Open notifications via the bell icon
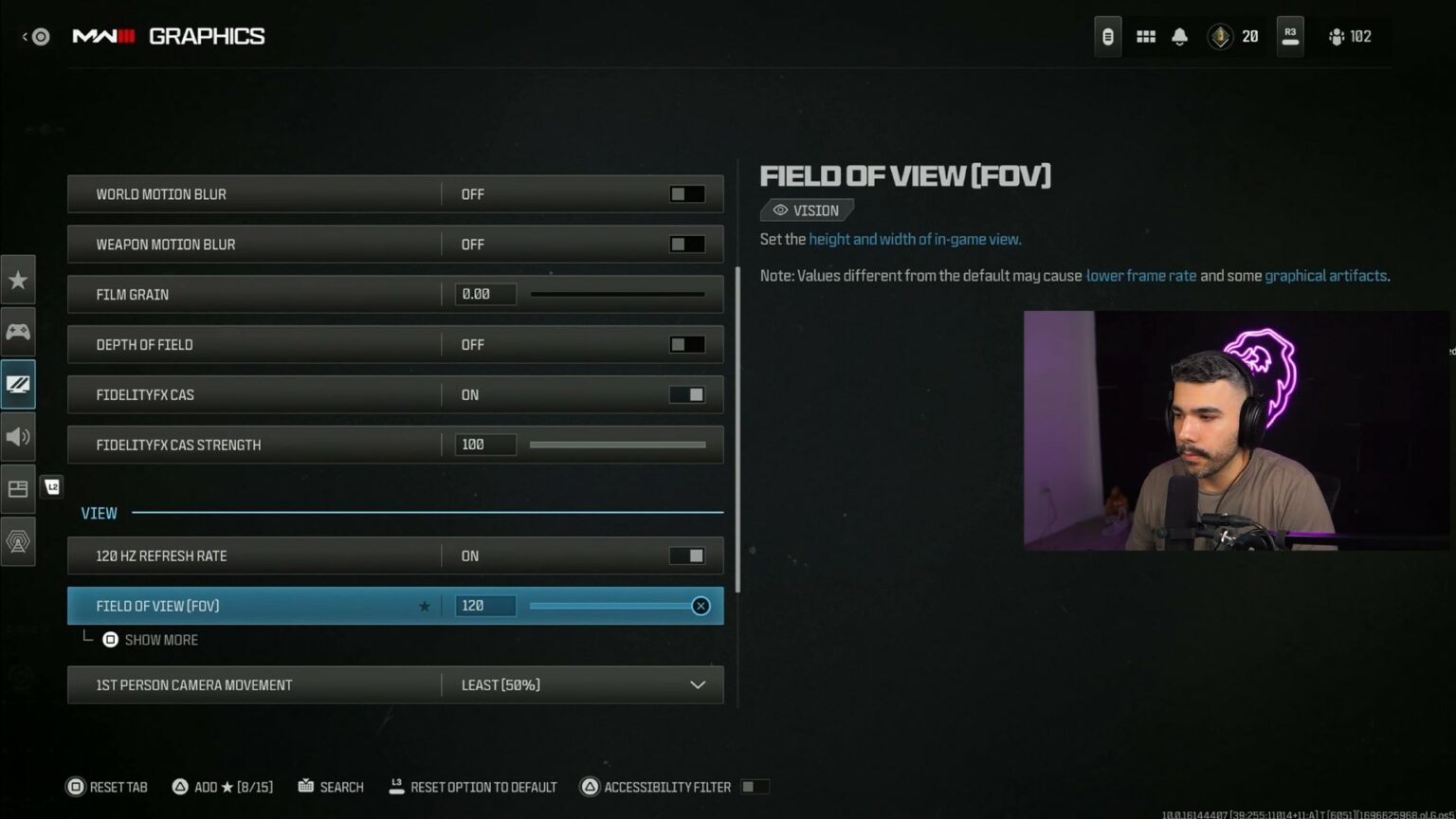The image size is (1456, 819). pyautogui.click(x=1179, y=36)
